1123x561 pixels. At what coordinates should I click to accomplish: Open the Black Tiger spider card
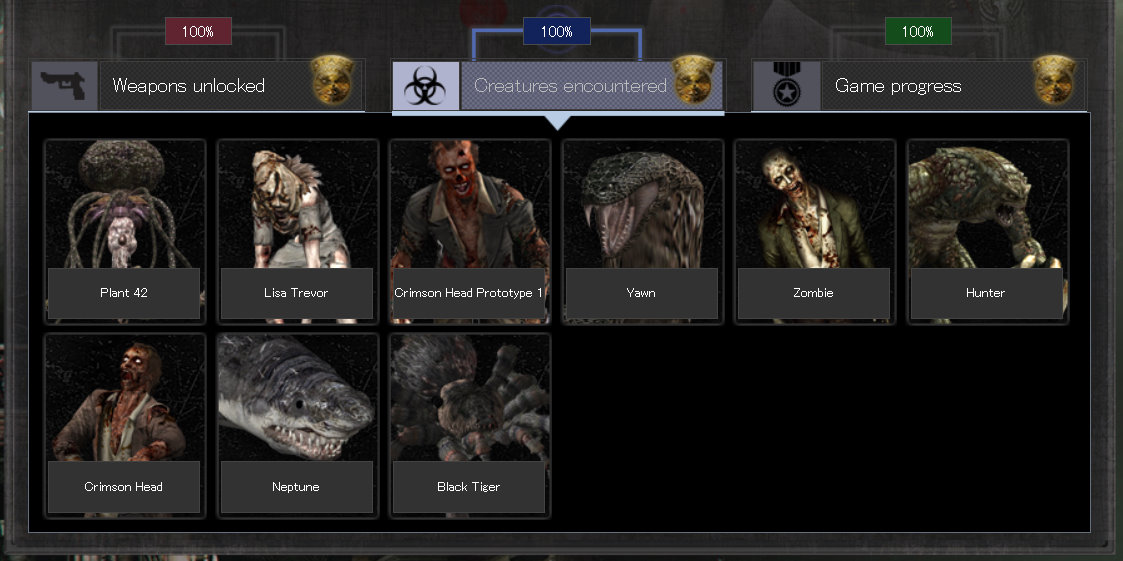coord(470,425)
